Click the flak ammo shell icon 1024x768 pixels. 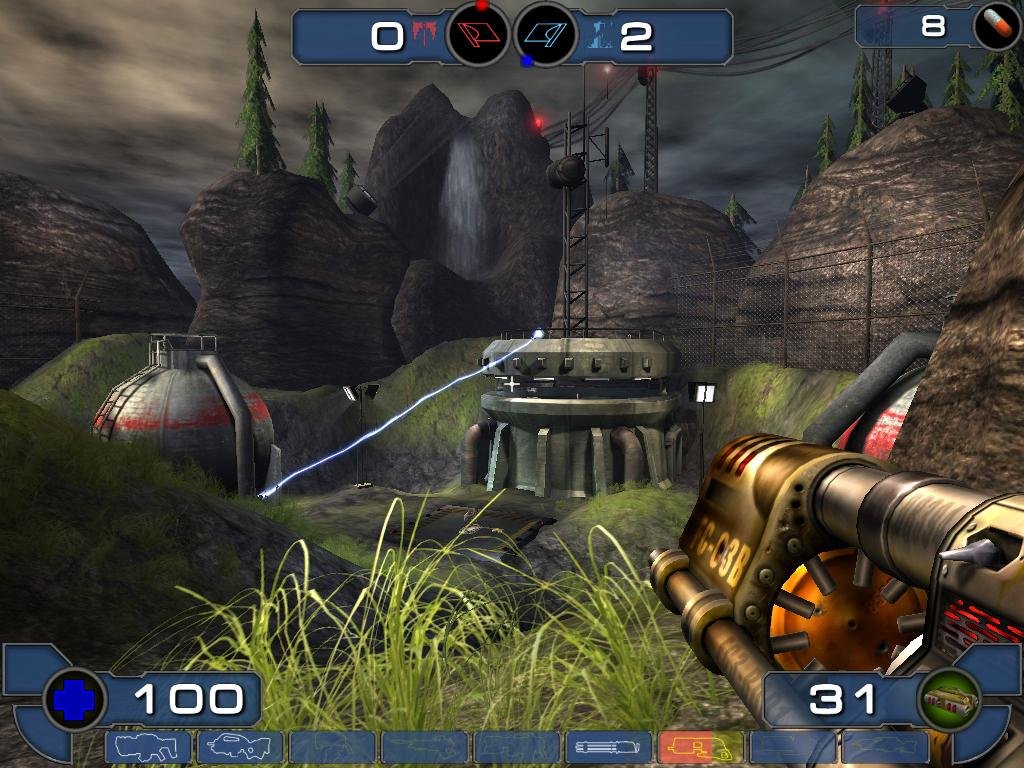[946, 700]
